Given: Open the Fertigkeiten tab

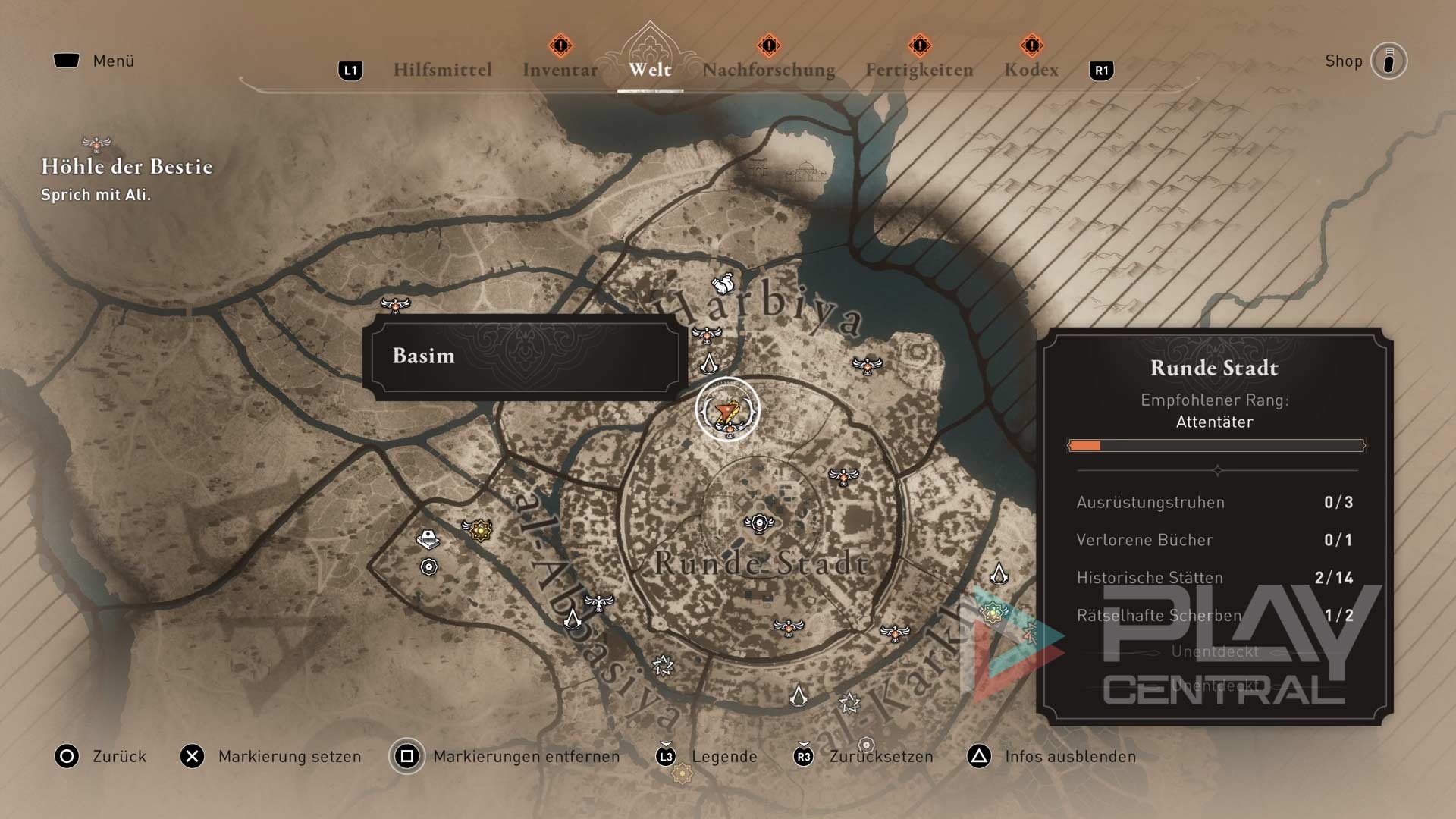Looking at the screenshot, I should 919,70.
